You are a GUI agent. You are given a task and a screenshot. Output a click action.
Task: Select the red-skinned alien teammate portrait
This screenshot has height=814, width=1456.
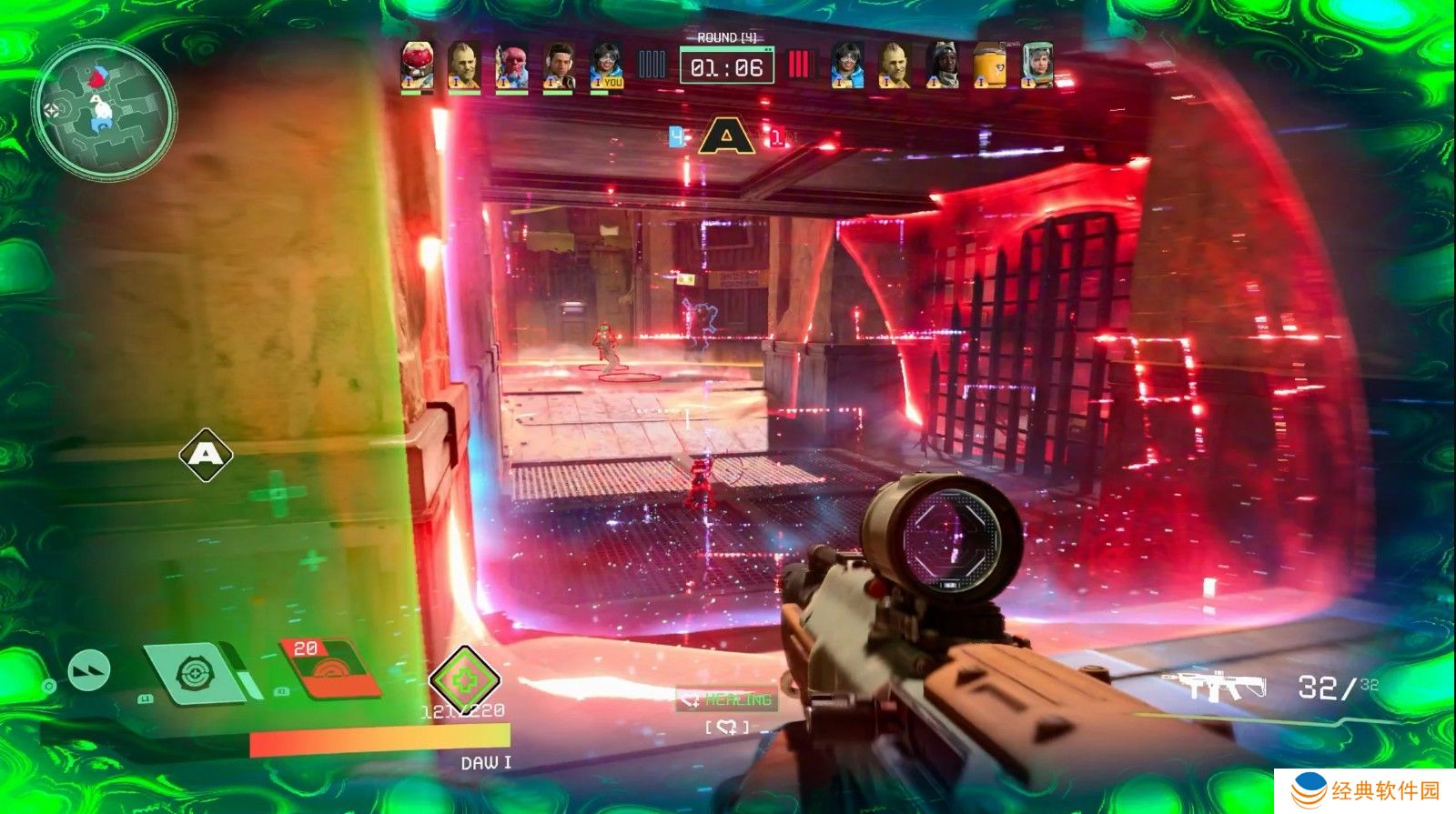[511, 66]
